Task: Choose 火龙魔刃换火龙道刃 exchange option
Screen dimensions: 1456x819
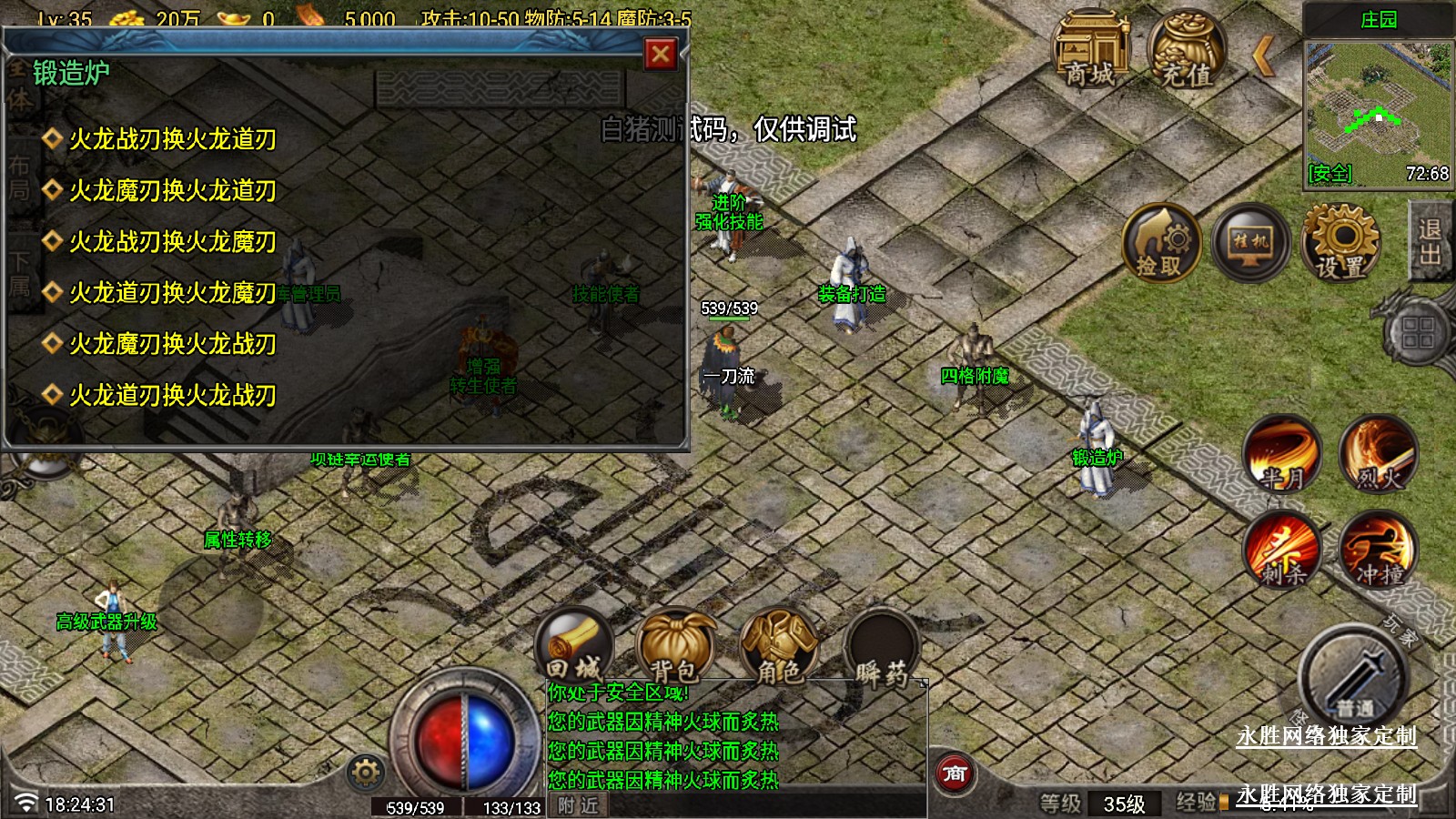Action: pos(172,190)
